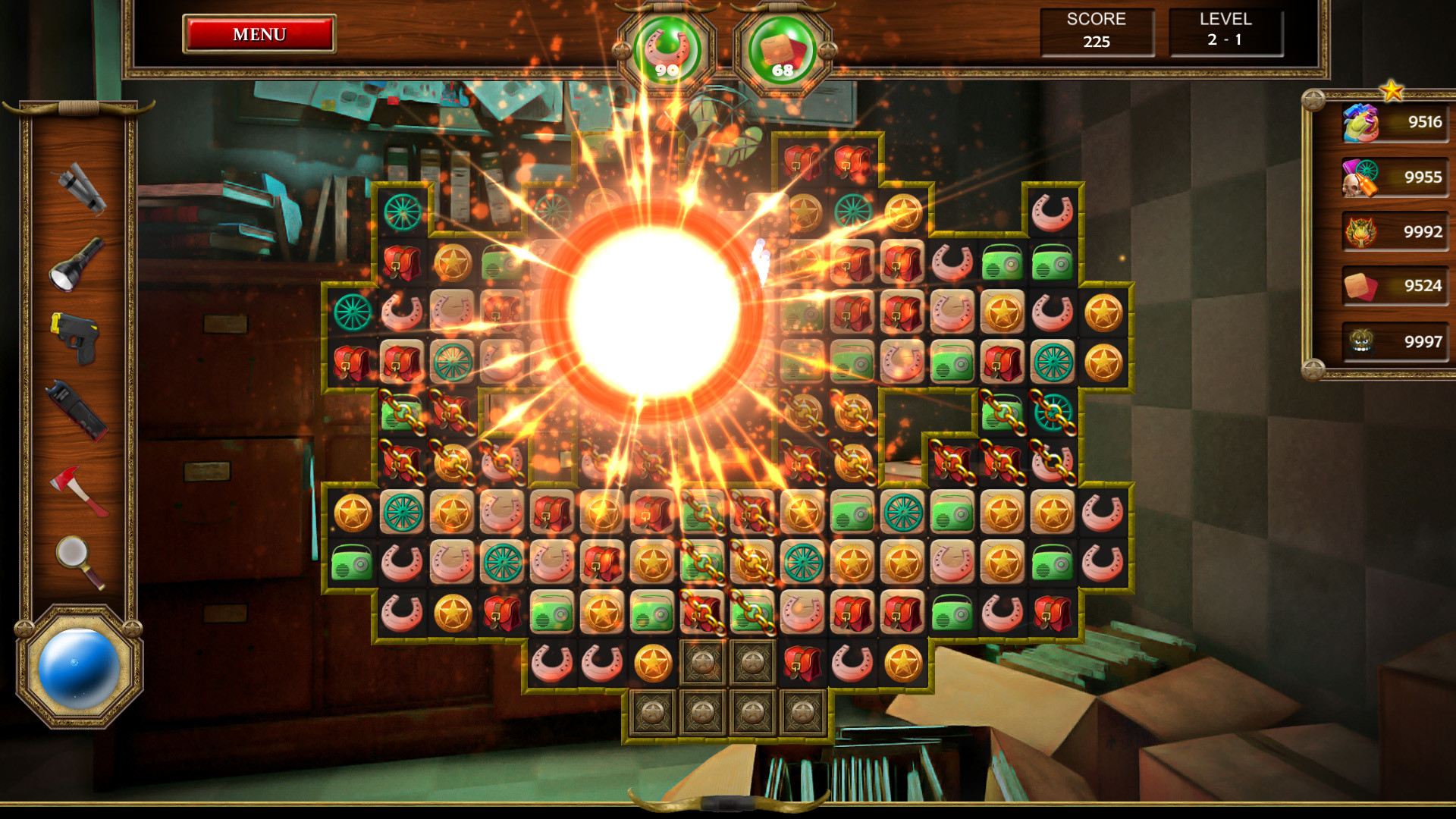Open the hat bundle entry at 9516
Screen dimensions: 1456x819
[1394, 121]
